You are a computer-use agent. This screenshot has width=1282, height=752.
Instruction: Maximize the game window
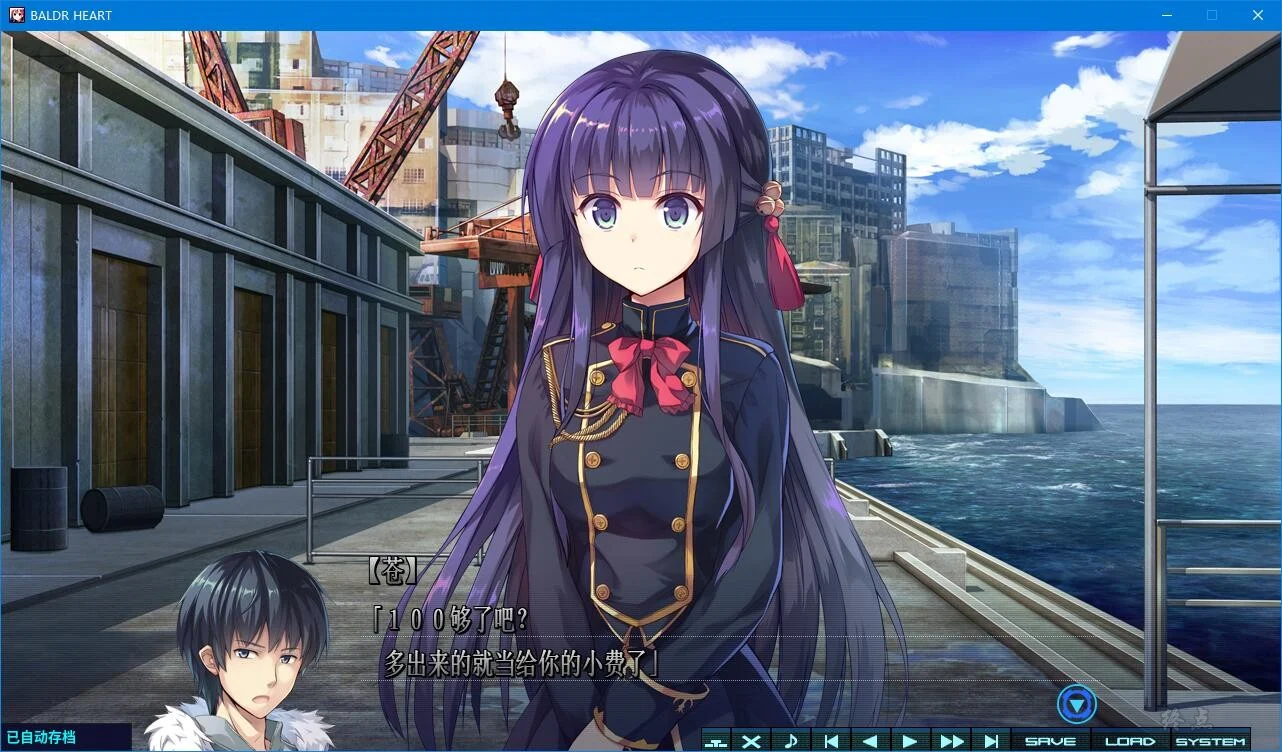[x=1212, y=15]
